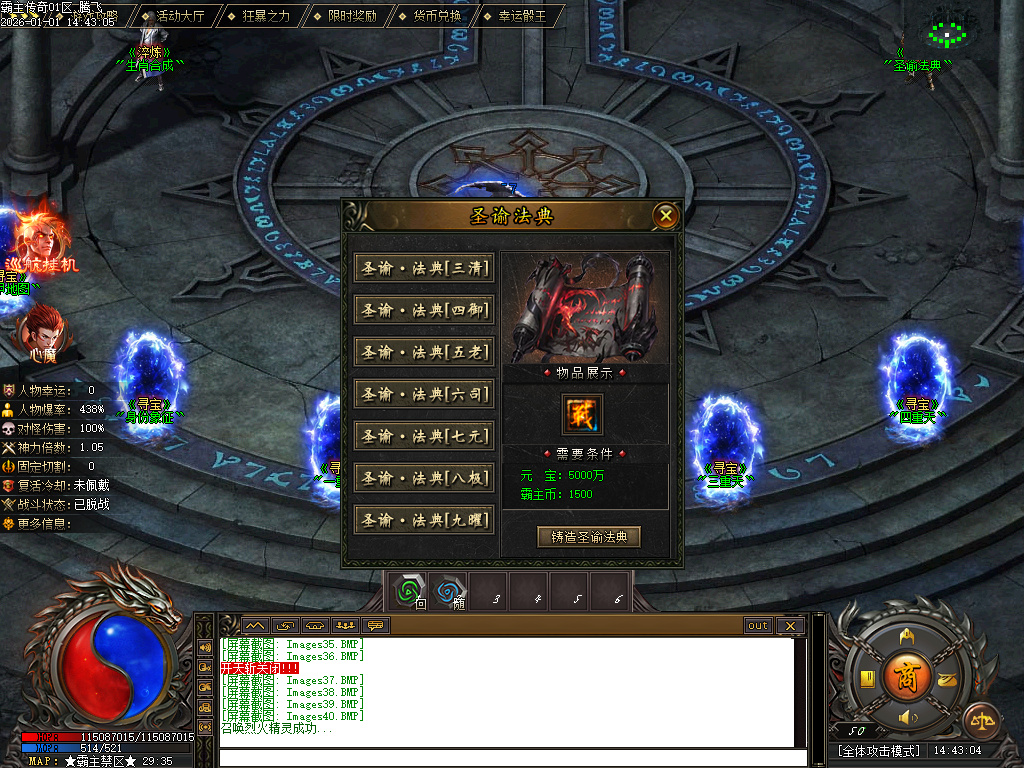1024x768 pixels.
Task: Activate the green swirl skill slot
Action: point(407,591)
